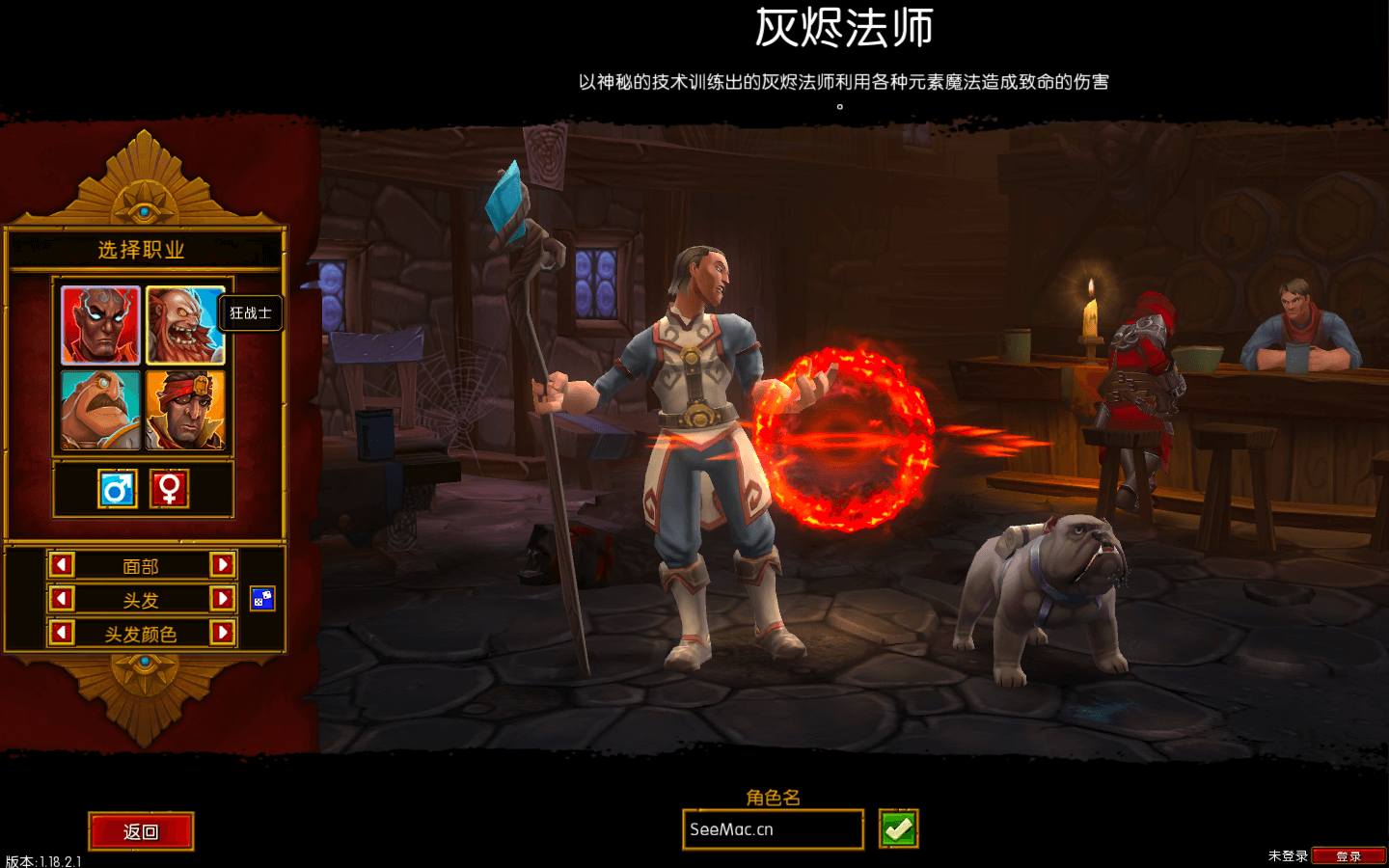This screenshot has width=1389, height=868.
Task: Switch to the female gender icon
Action: coord(170,489)
